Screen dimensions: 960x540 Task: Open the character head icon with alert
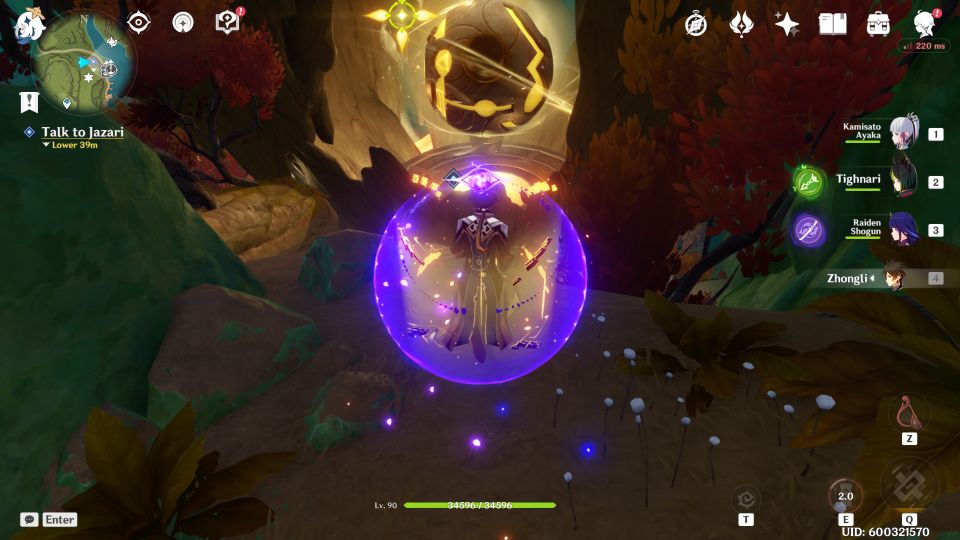click(x=925, y=24)
